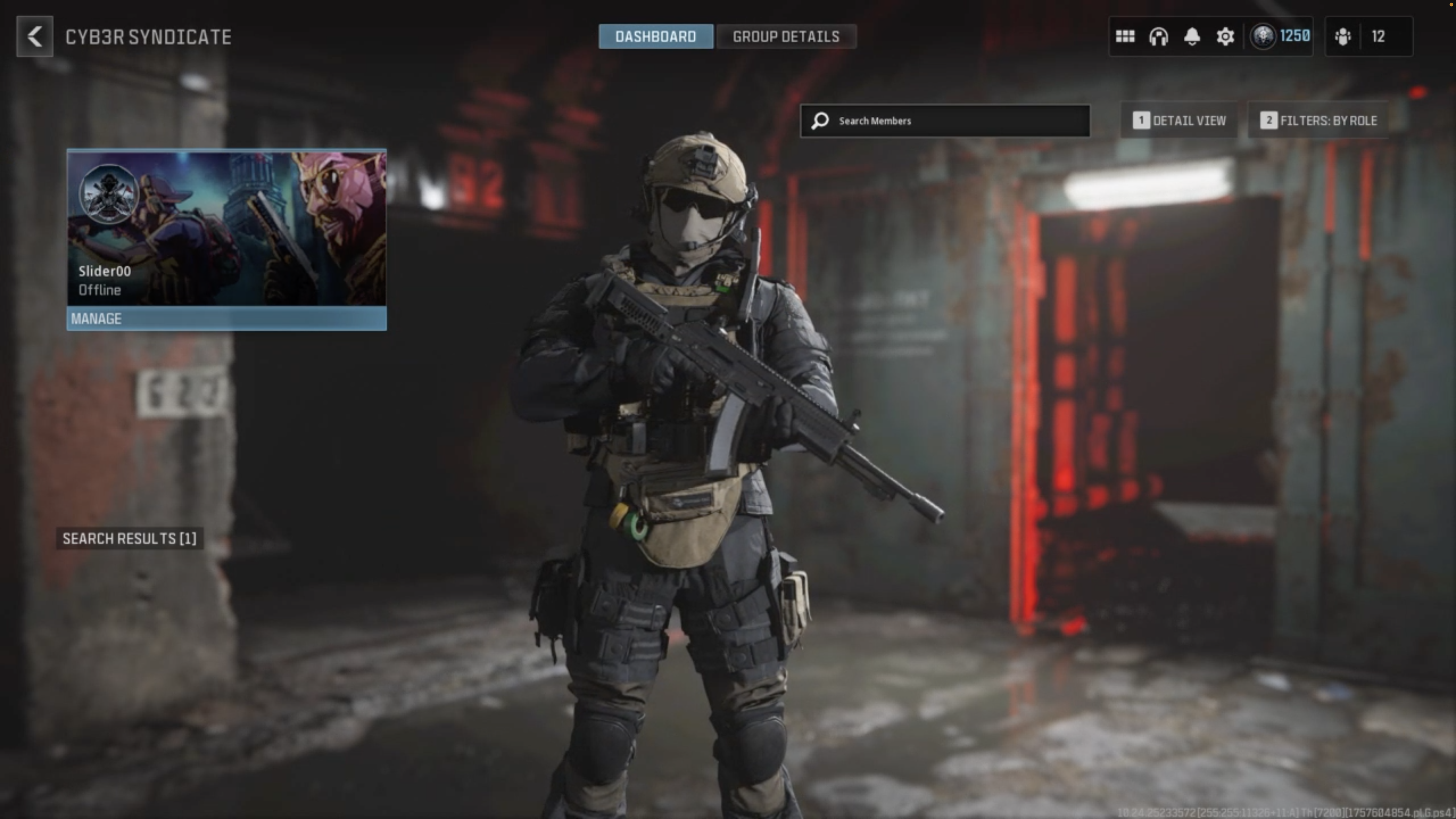The image size is (1456, 819).
Task: Switch to the Dashboard tab
Action: pyautogui.click(x=656, y=37)
